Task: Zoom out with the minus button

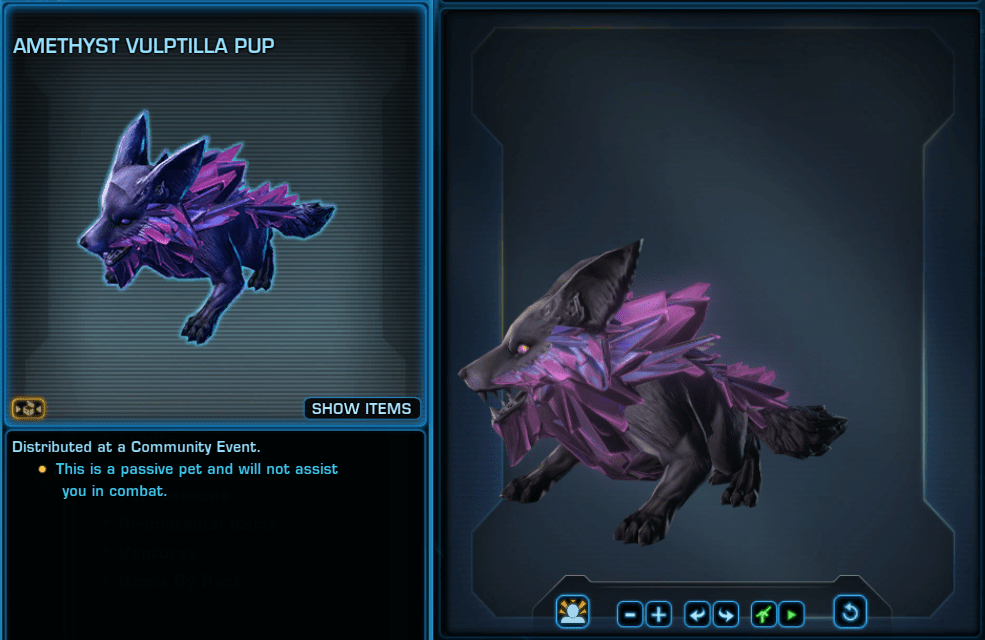Action: click(630, 614)
